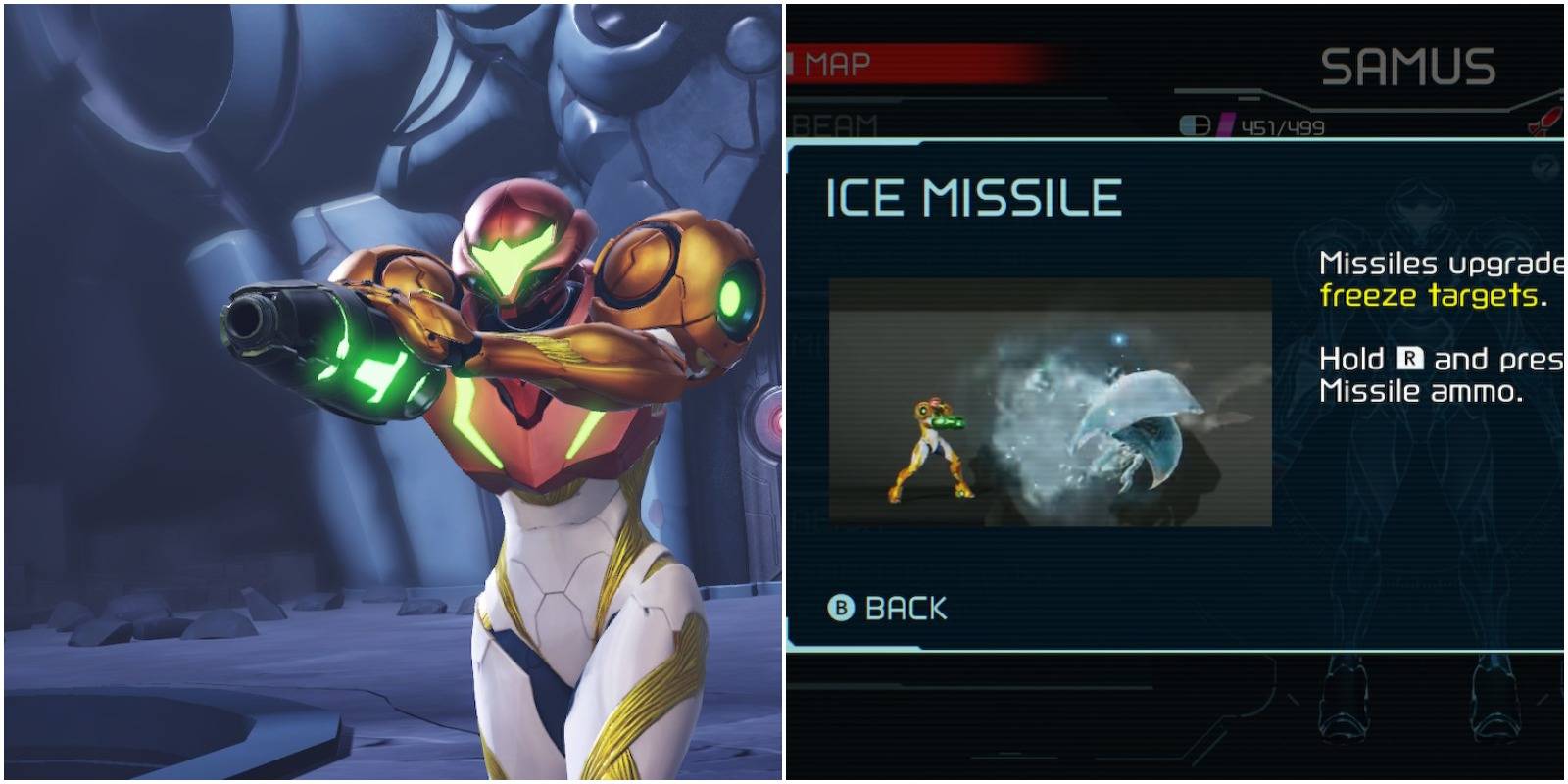Click the red missile icon in the top-right corner

pyautogui.click(x=1548, y=118)
